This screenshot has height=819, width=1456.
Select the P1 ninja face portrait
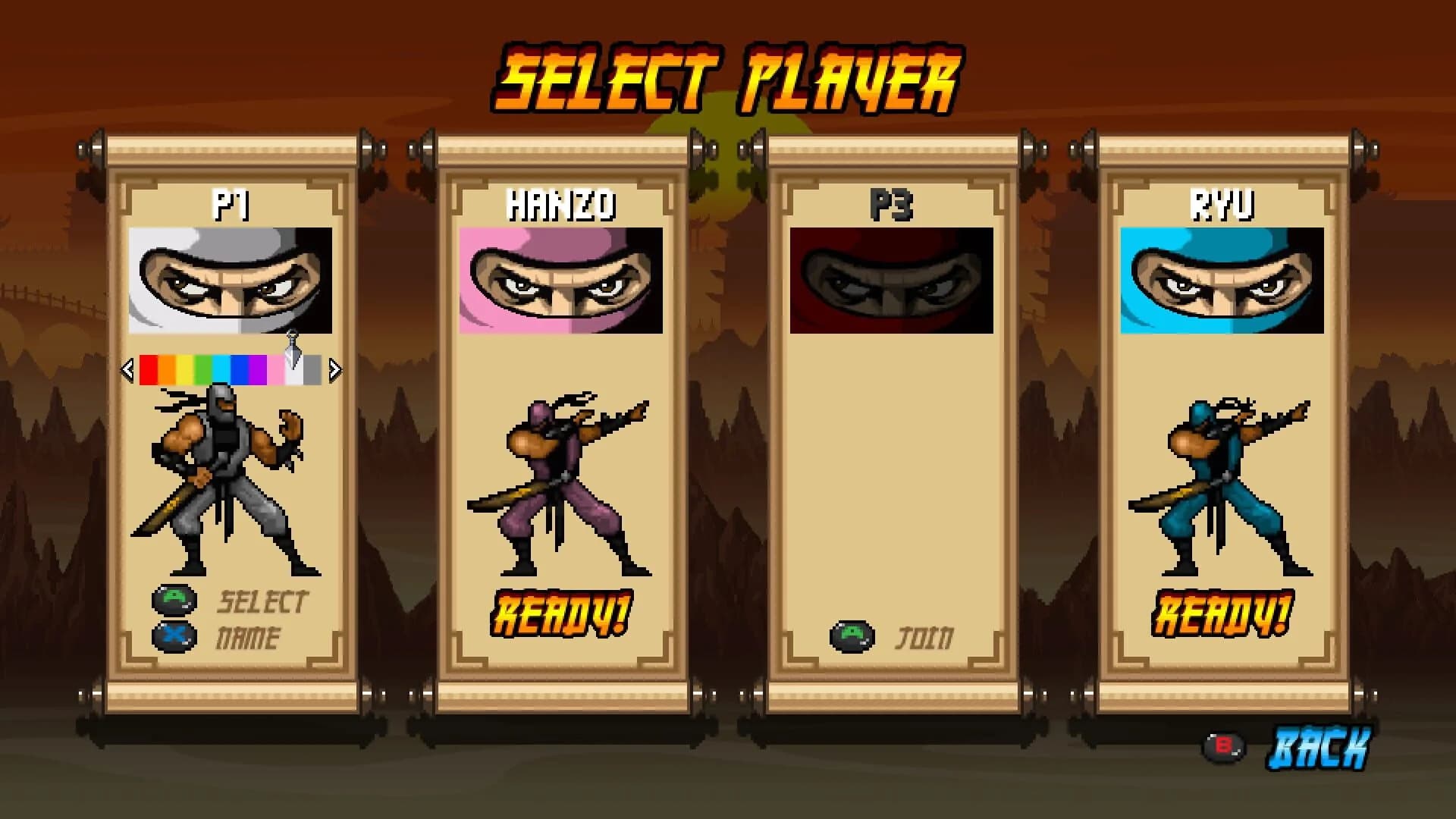click(x=231, y=280)
